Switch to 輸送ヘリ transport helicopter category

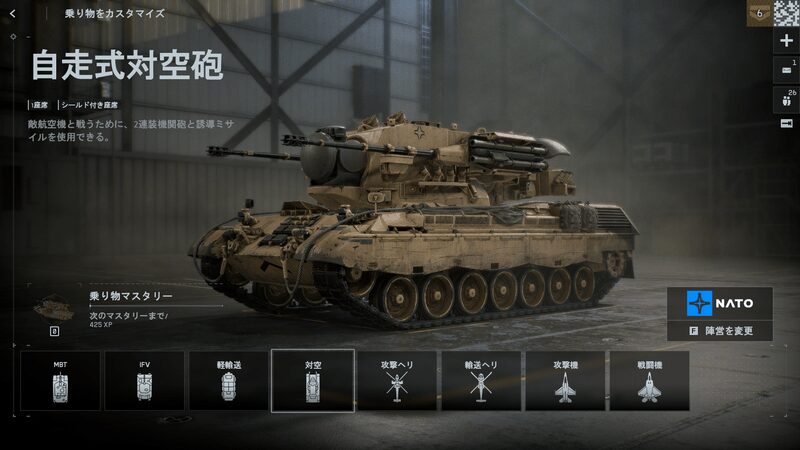(481, 381)
